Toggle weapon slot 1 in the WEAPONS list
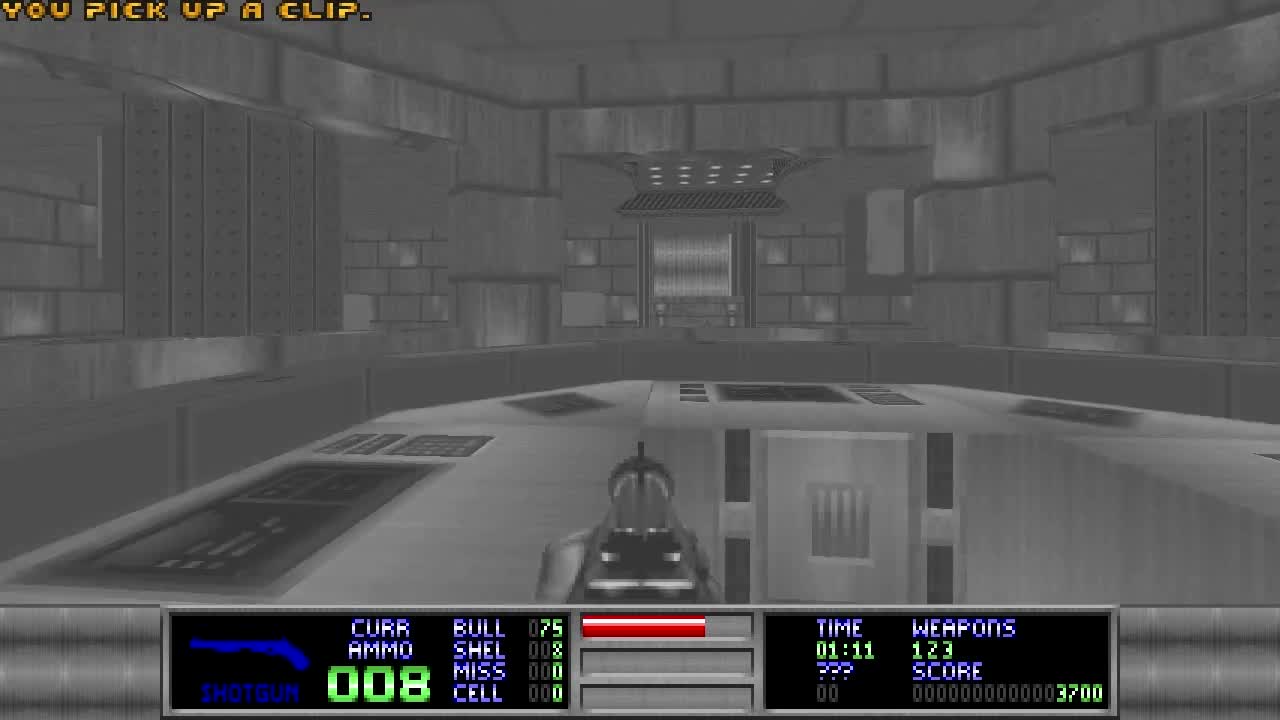 [917, 650]
